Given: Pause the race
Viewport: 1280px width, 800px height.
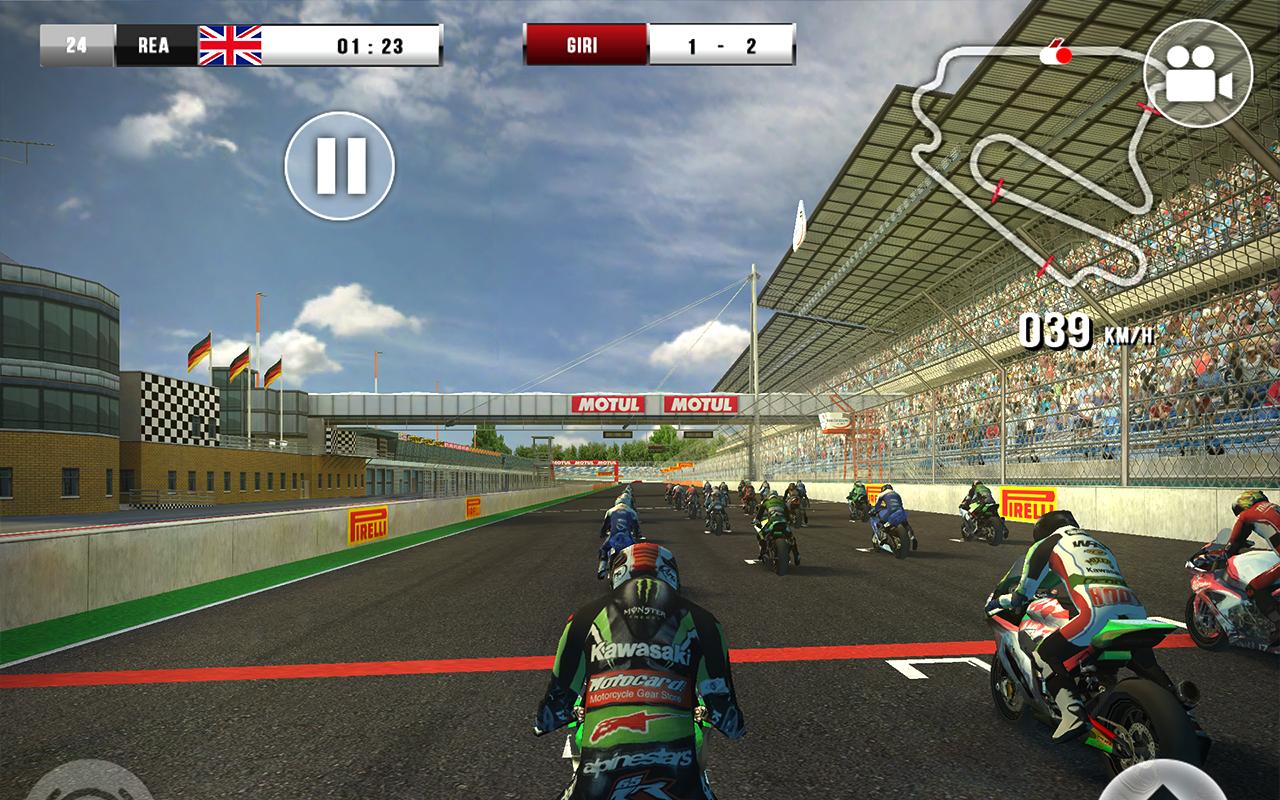Looking at the screenshot, I should point(341,163).
